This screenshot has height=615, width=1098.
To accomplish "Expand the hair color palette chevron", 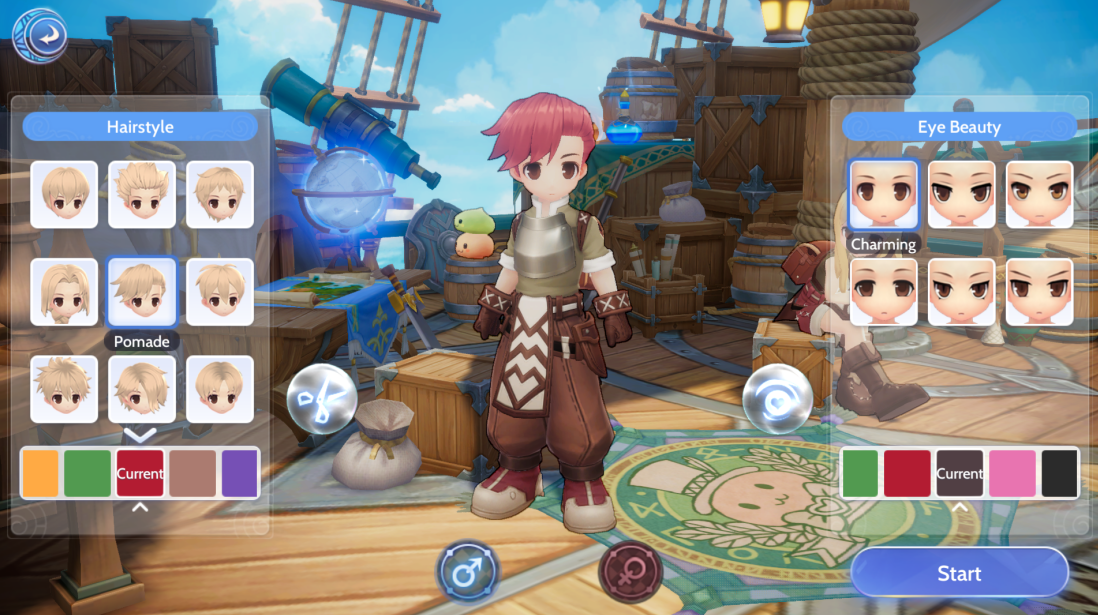I will [140, 507].
